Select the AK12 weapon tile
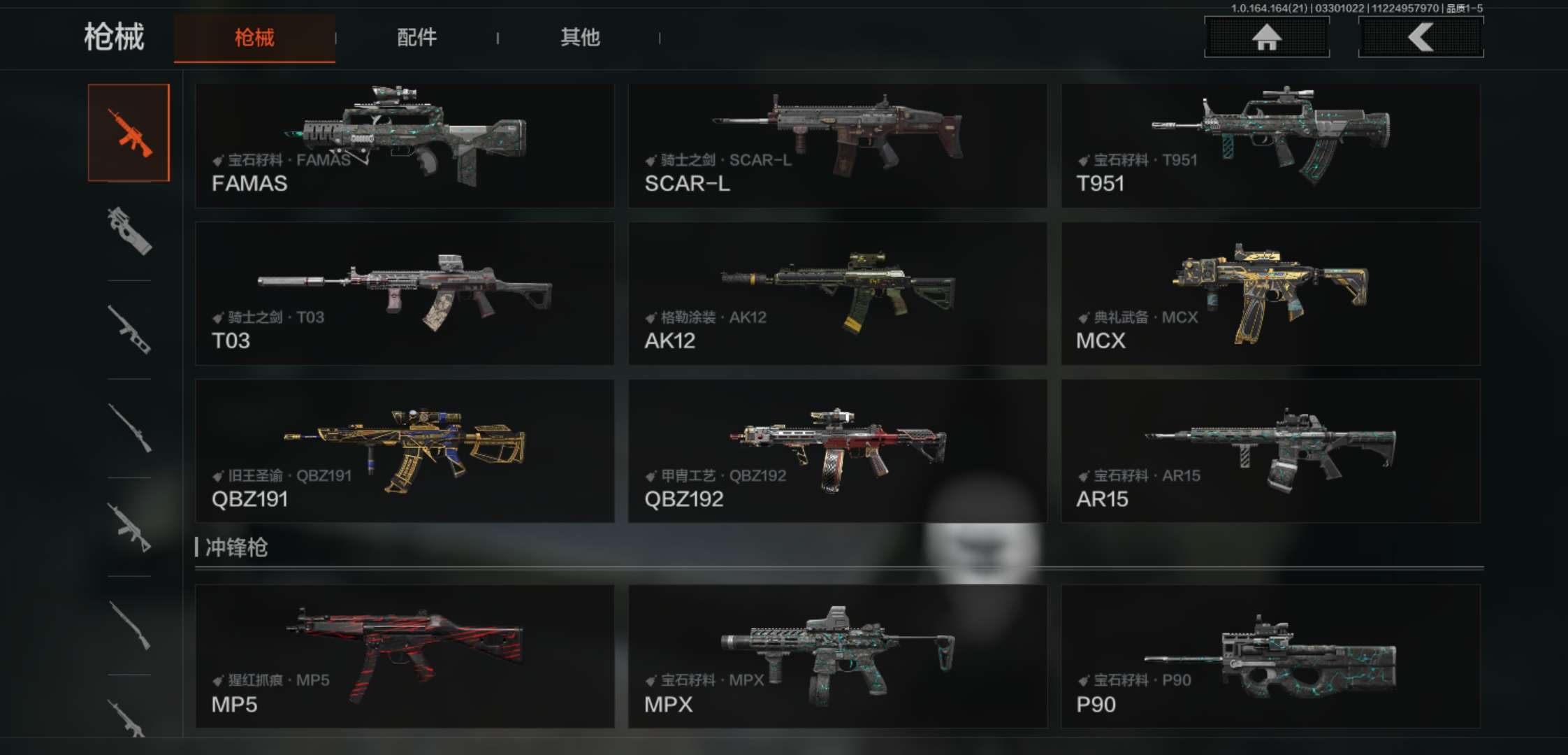This screenshot has height=755, width=1568. pos(837,294)
